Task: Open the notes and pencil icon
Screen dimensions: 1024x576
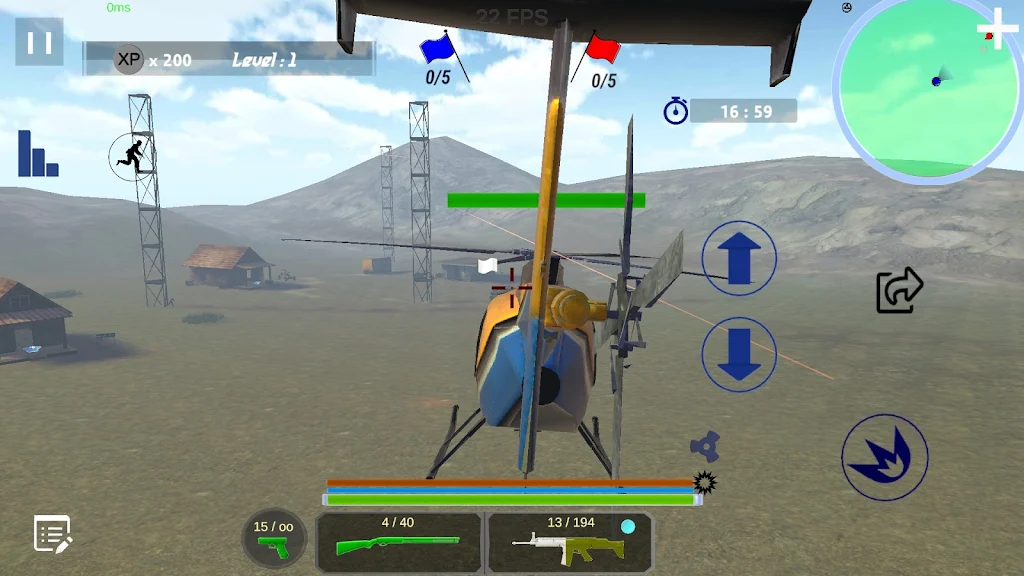Action: [52, 534]
